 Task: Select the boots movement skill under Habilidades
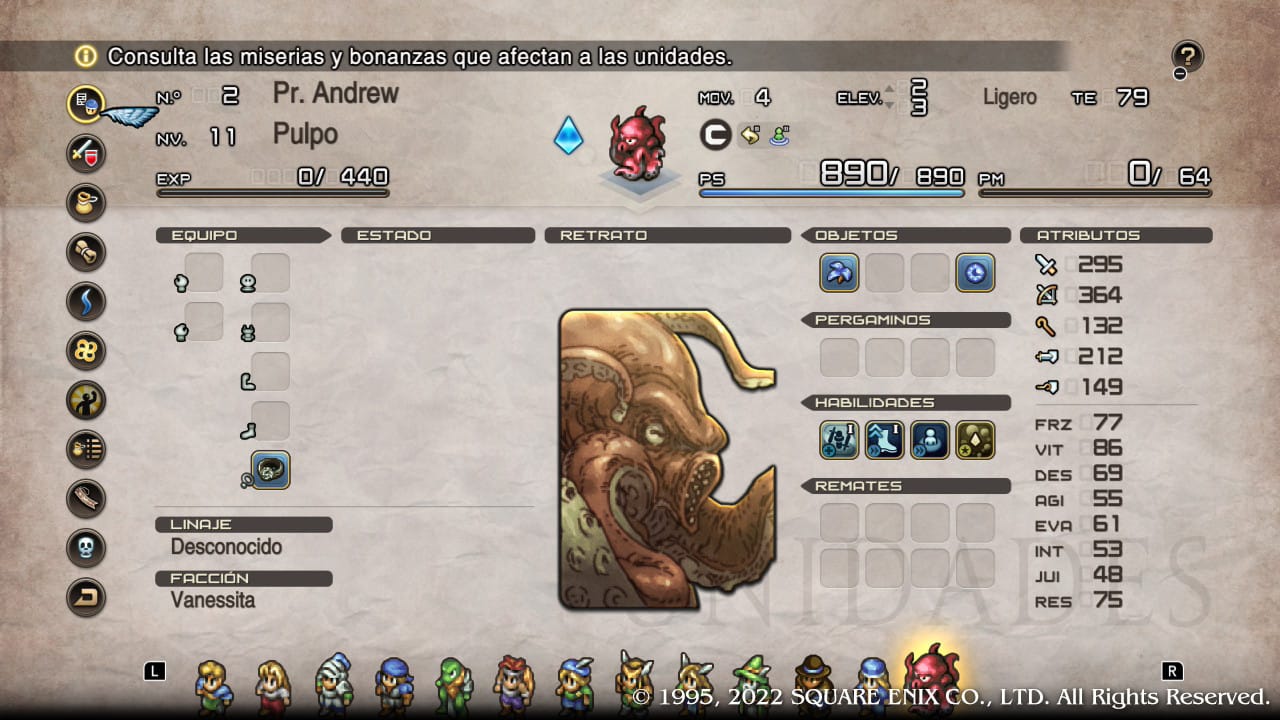884,439
